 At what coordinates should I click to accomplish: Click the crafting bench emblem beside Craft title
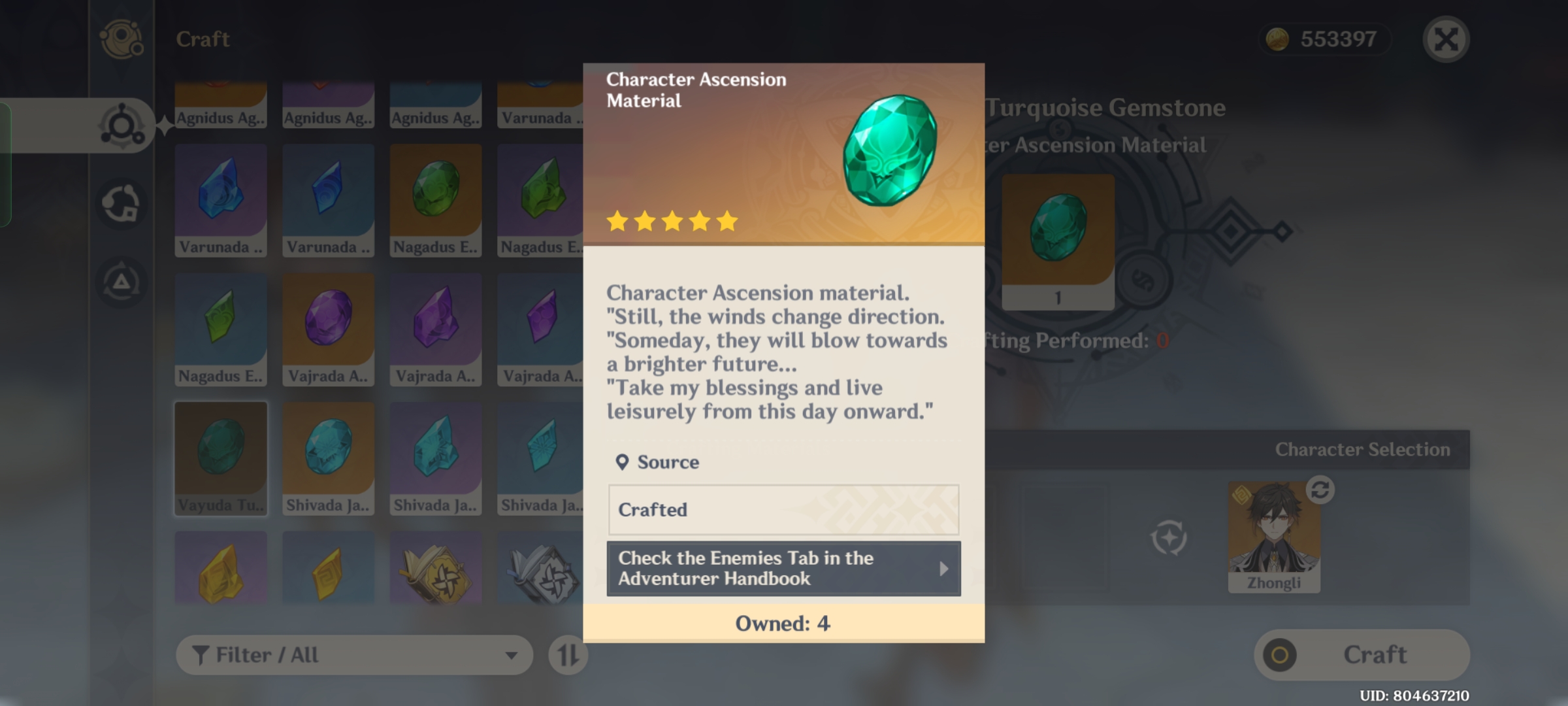122,39
